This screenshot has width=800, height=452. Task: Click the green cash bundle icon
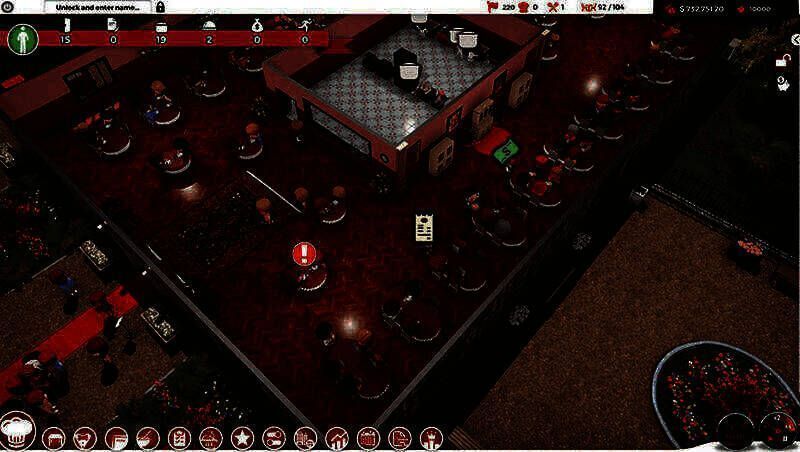pyautogui.click(x=507, y=150)
